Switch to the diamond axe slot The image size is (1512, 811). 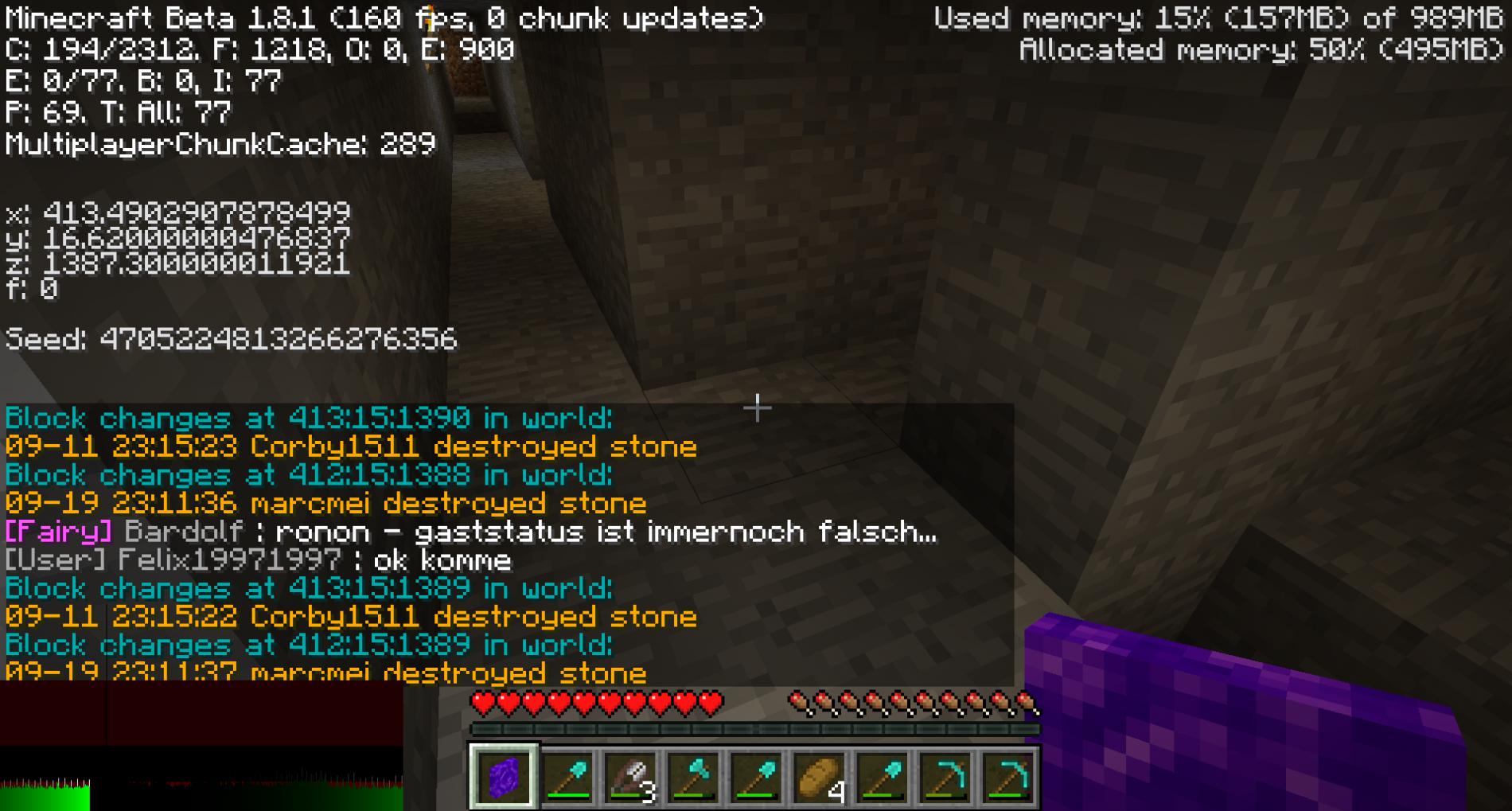pyautogui.click(x=693, y=777)
